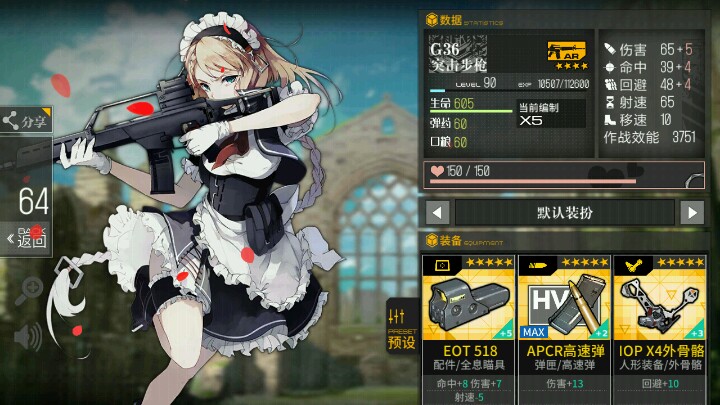Share this character via the 分享 button
This screenshot has width=720, height=405.
coord(24,121)
